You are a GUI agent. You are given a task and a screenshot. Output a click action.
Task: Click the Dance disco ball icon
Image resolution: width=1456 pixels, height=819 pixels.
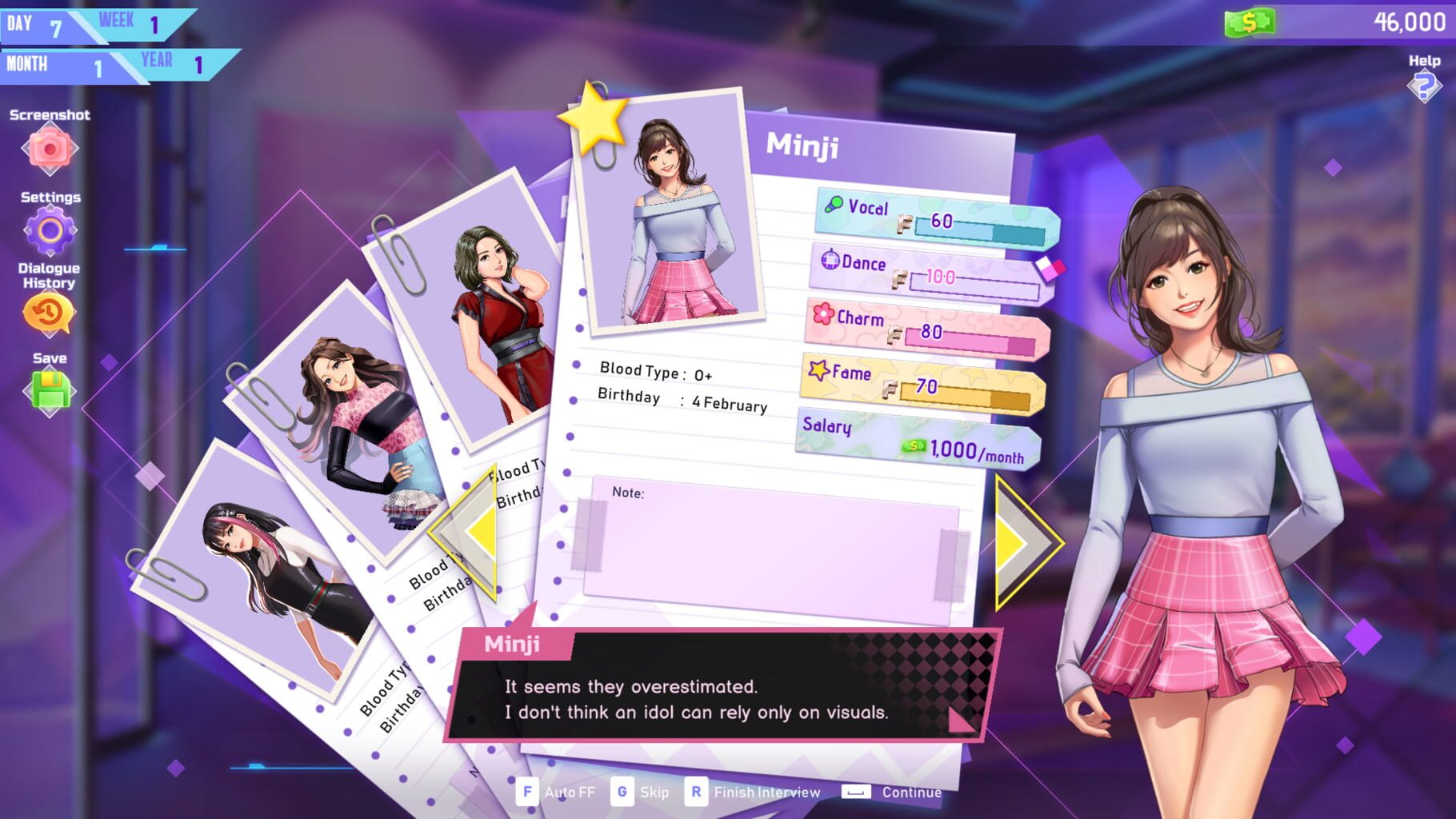point(830,261)
